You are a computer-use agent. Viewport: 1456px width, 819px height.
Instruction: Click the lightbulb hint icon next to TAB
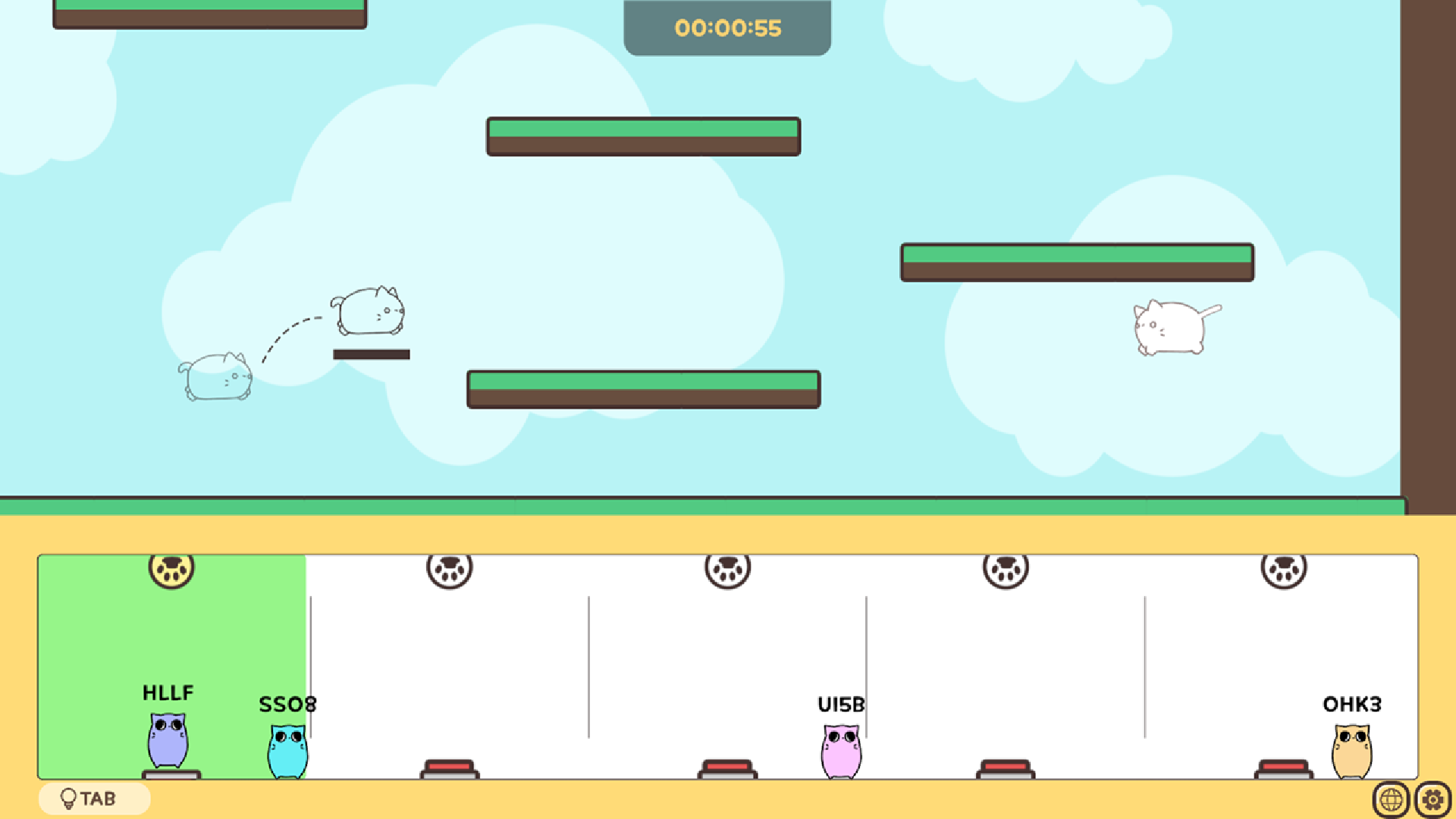click(69, 798)
